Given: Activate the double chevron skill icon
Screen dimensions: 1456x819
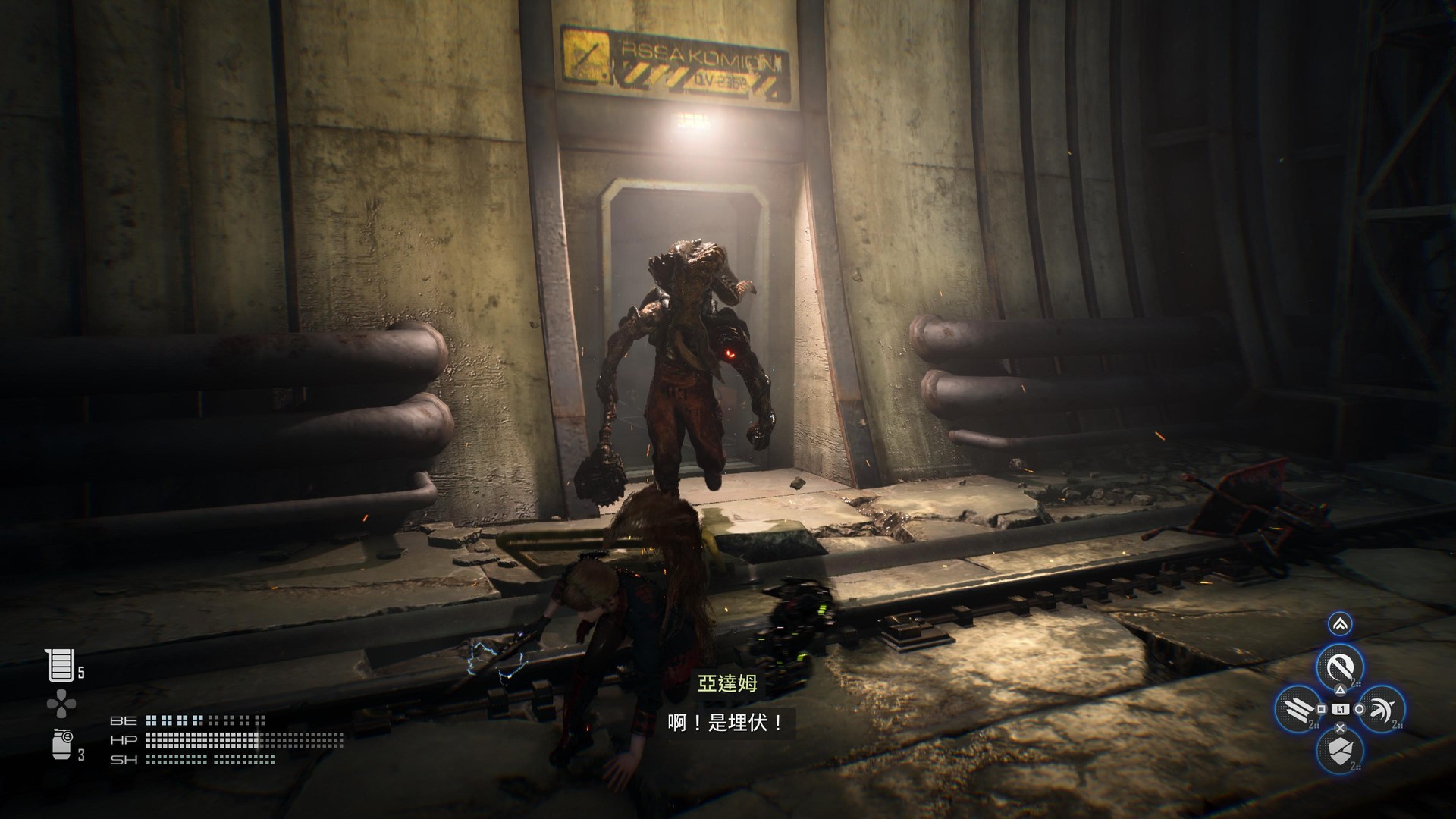Looking at the screenshot, I should tap(1340, 625).
